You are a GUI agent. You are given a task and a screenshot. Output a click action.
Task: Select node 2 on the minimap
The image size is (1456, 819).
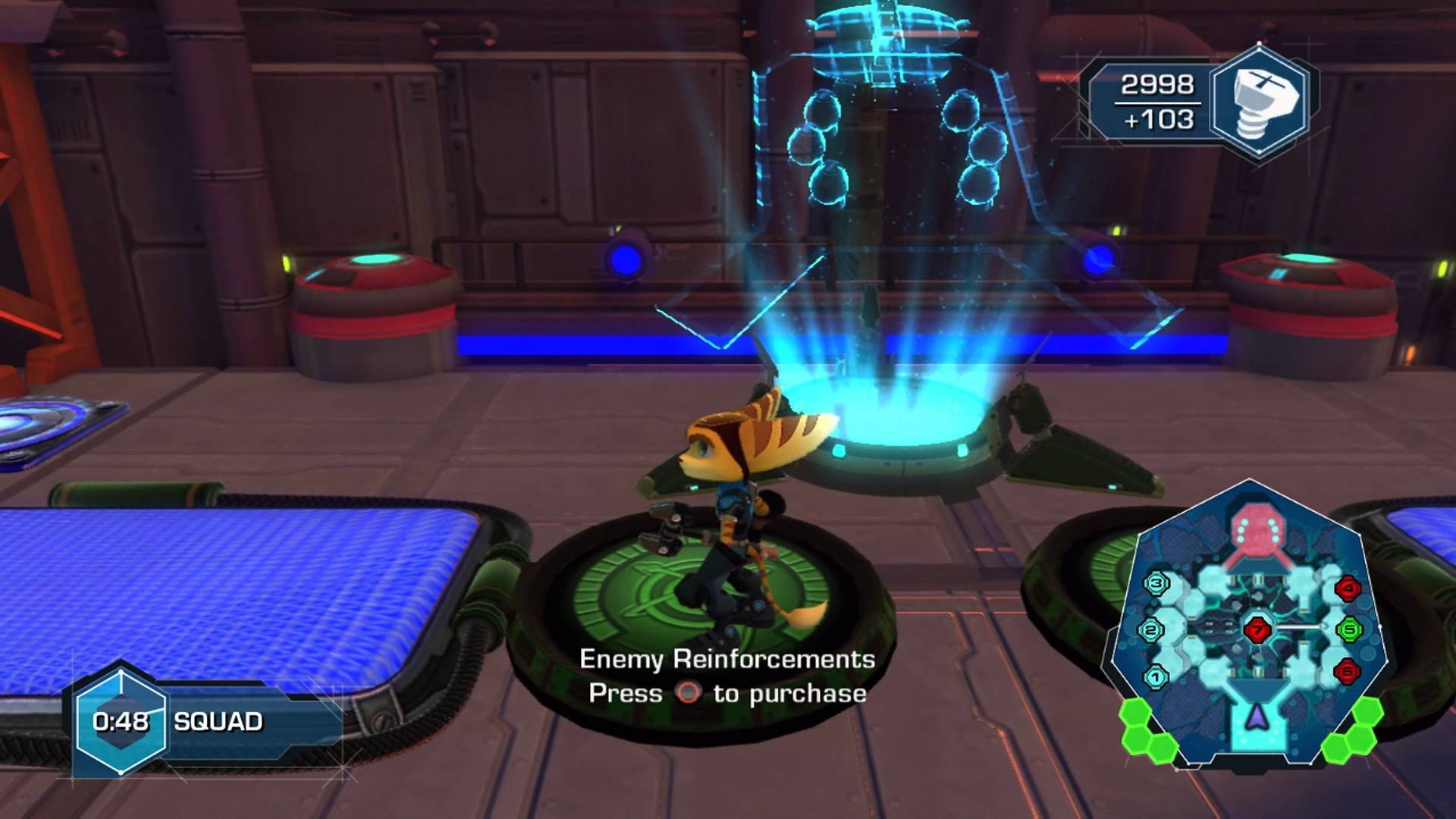pyautogui.click(x=1151, y=629)
